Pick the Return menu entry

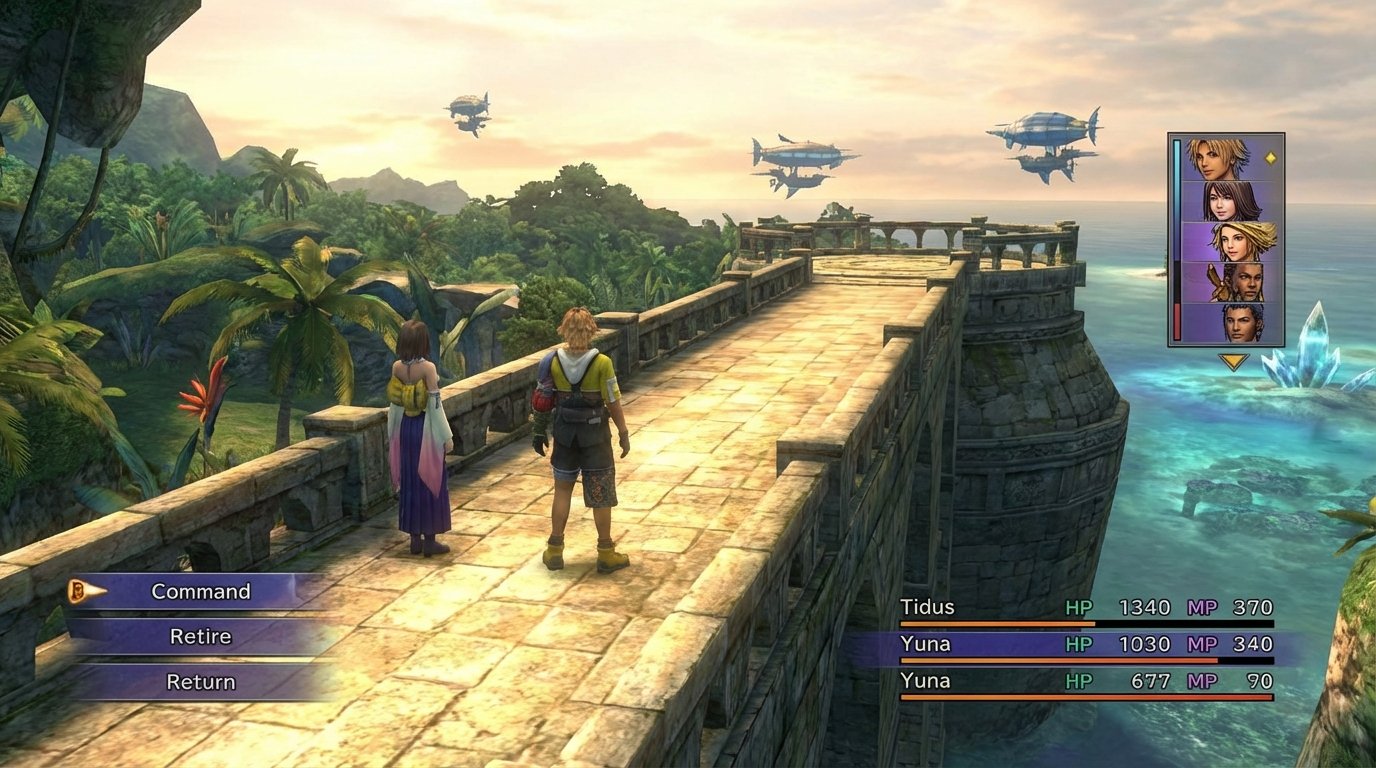200,682
